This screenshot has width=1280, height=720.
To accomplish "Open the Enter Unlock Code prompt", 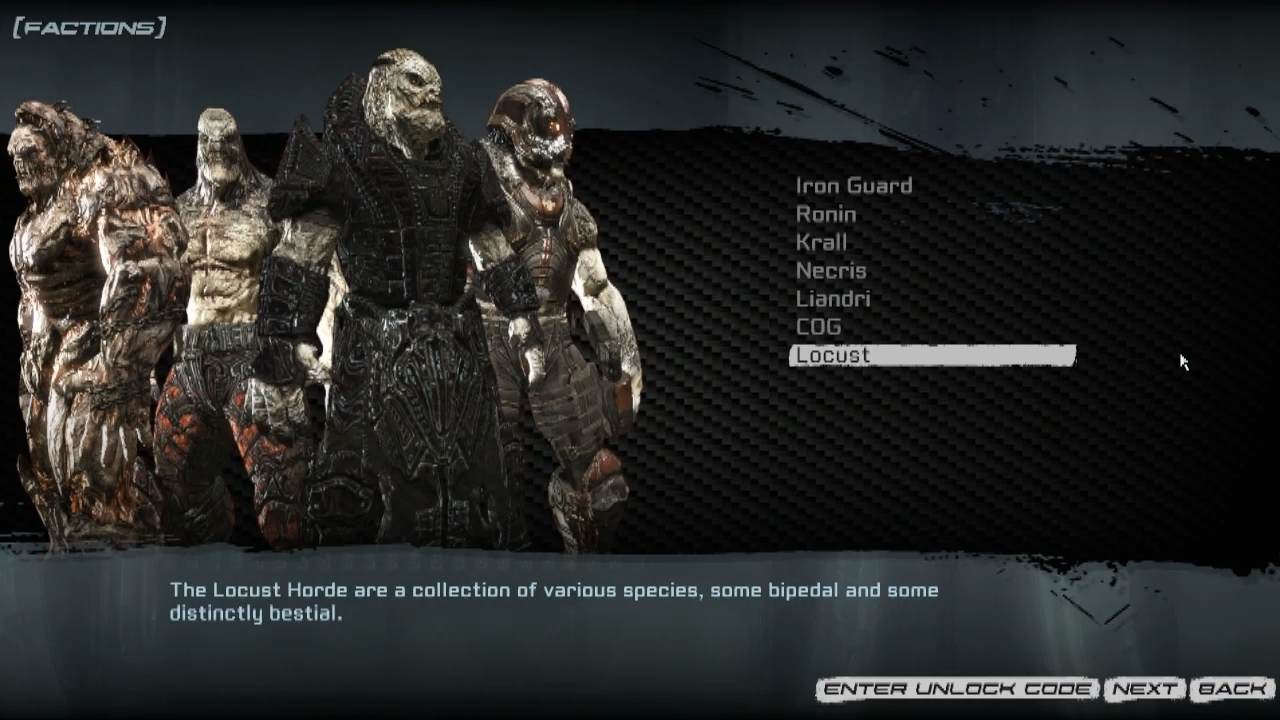I will click(x=957, y=689).
